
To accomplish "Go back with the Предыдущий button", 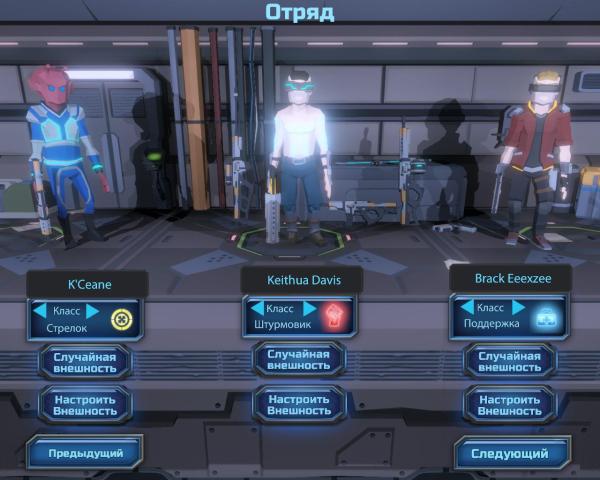I will click(85, 453).
